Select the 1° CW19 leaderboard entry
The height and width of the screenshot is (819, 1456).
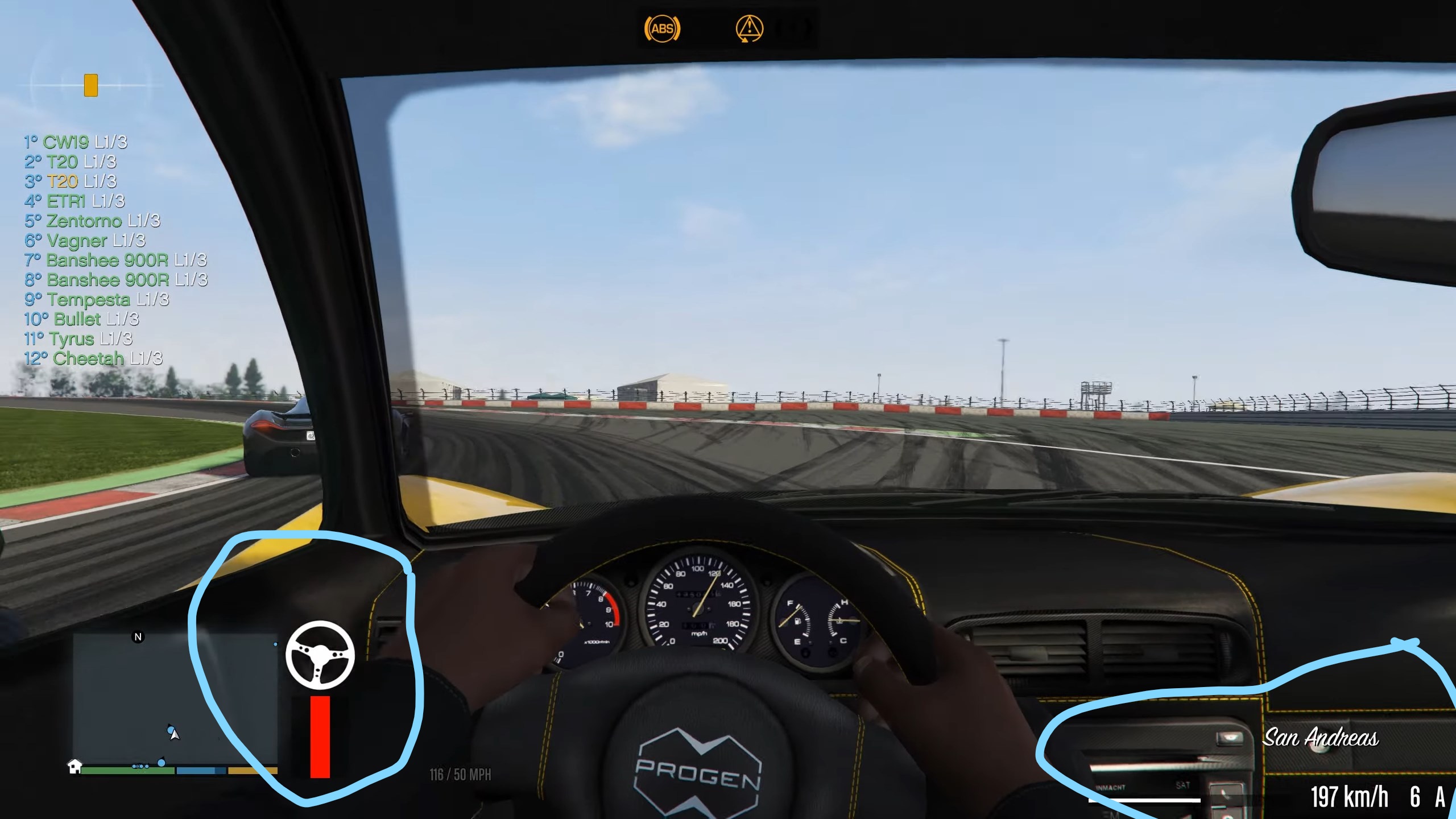pos(77,144)
